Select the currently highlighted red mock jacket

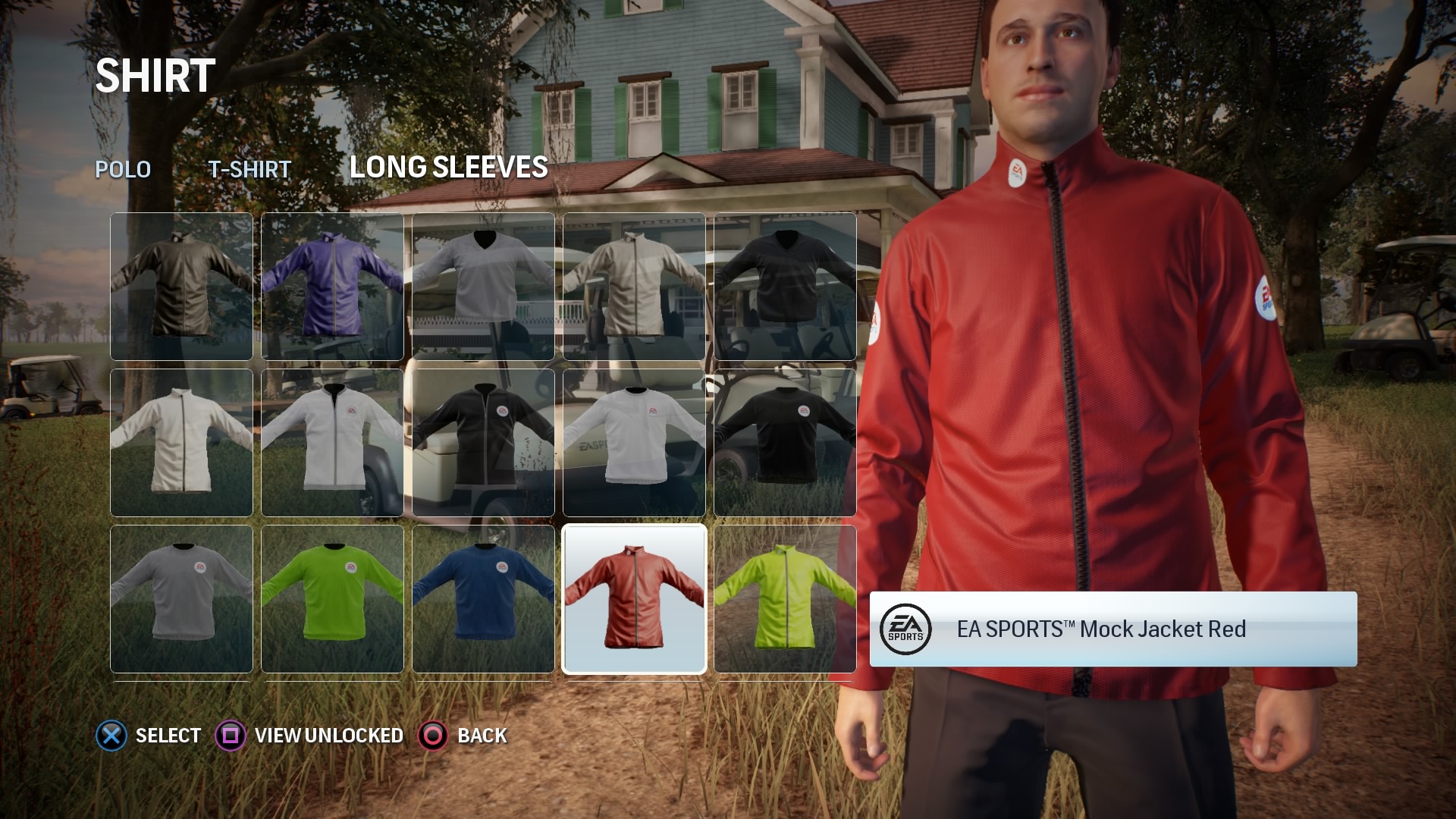(634, 599)
